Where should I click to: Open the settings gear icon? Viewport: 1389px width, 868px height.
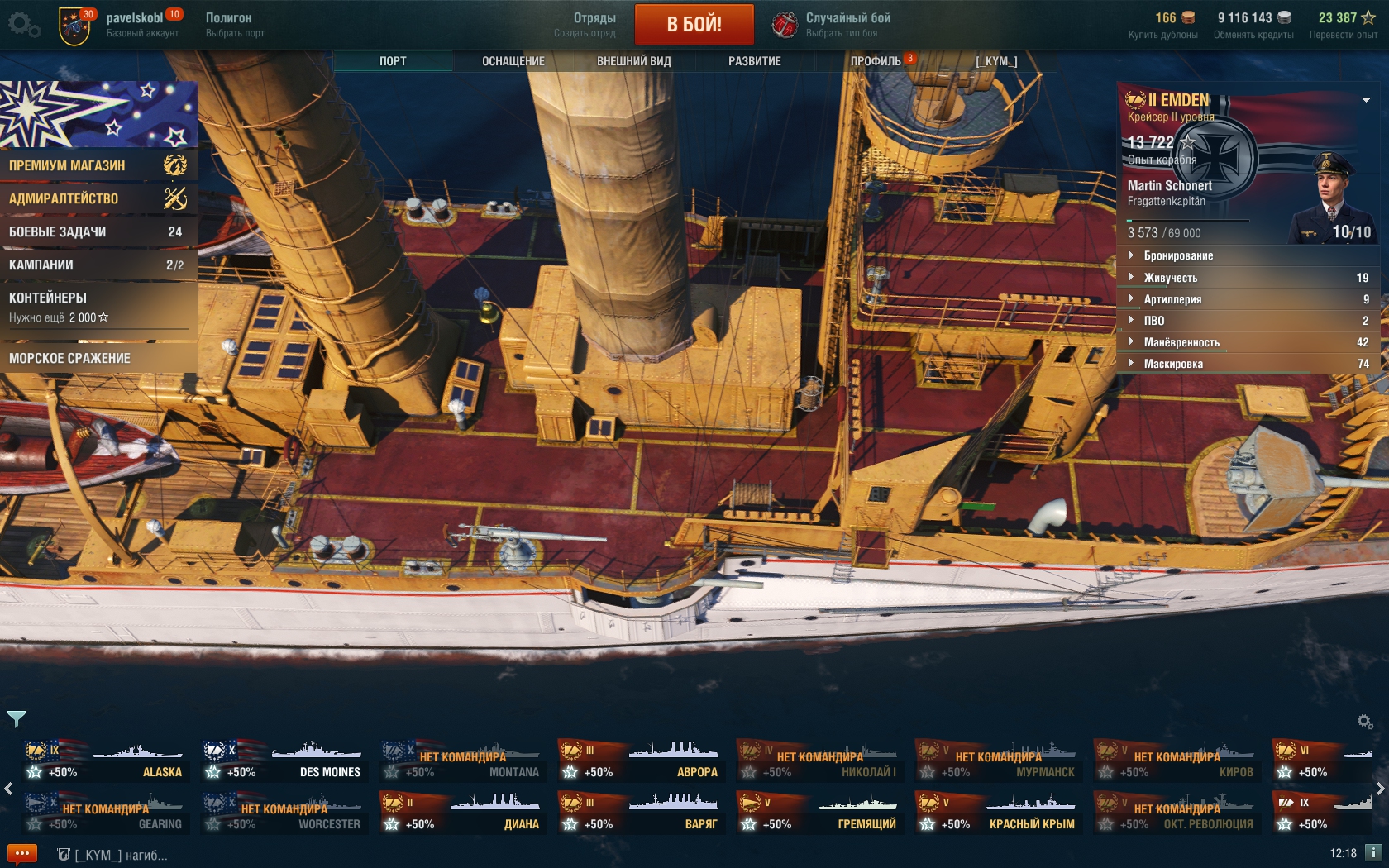point(22,25)
